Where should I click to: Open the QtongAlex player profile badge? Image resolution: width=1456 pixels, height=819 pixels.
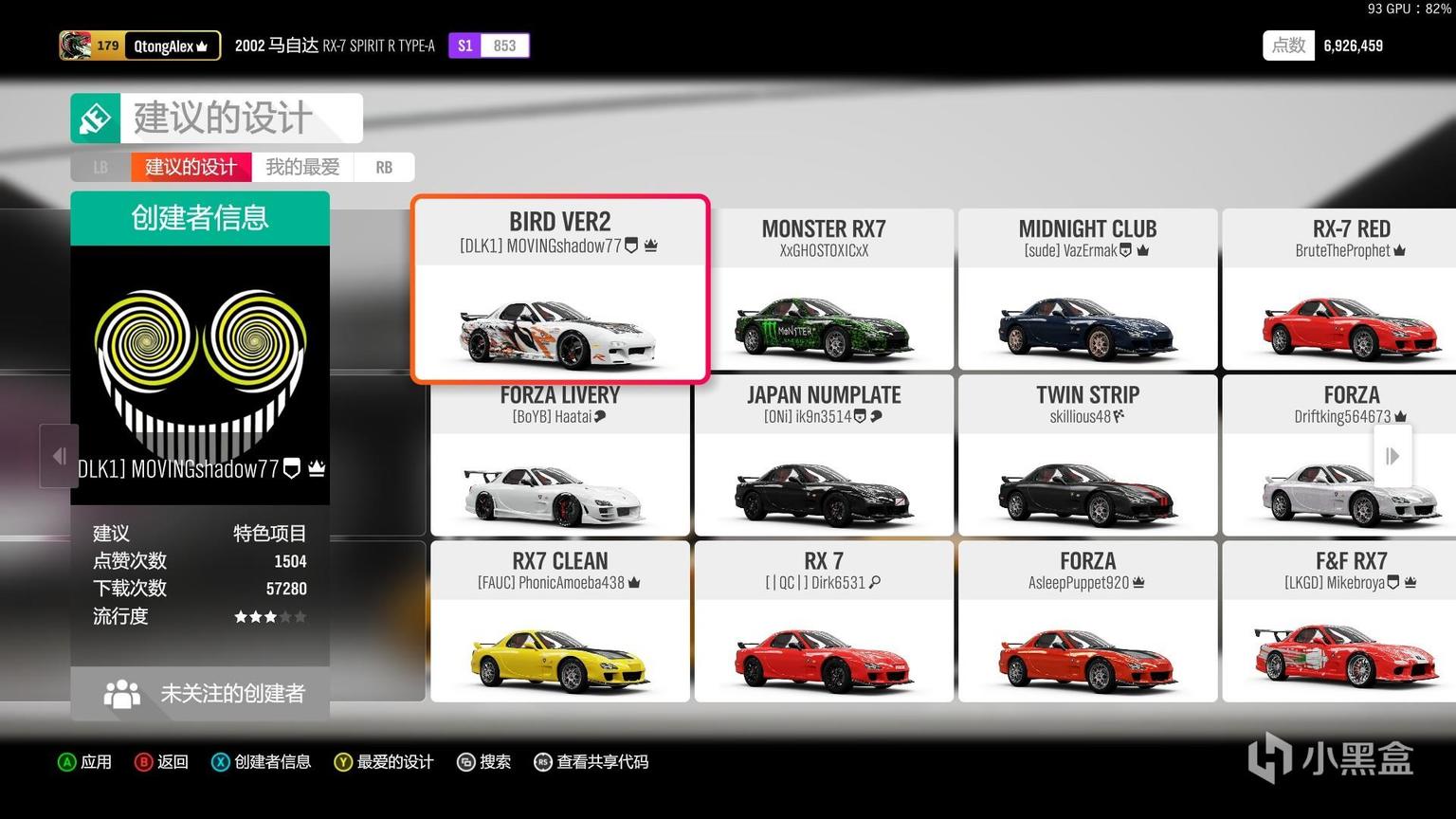click(140, 45)
